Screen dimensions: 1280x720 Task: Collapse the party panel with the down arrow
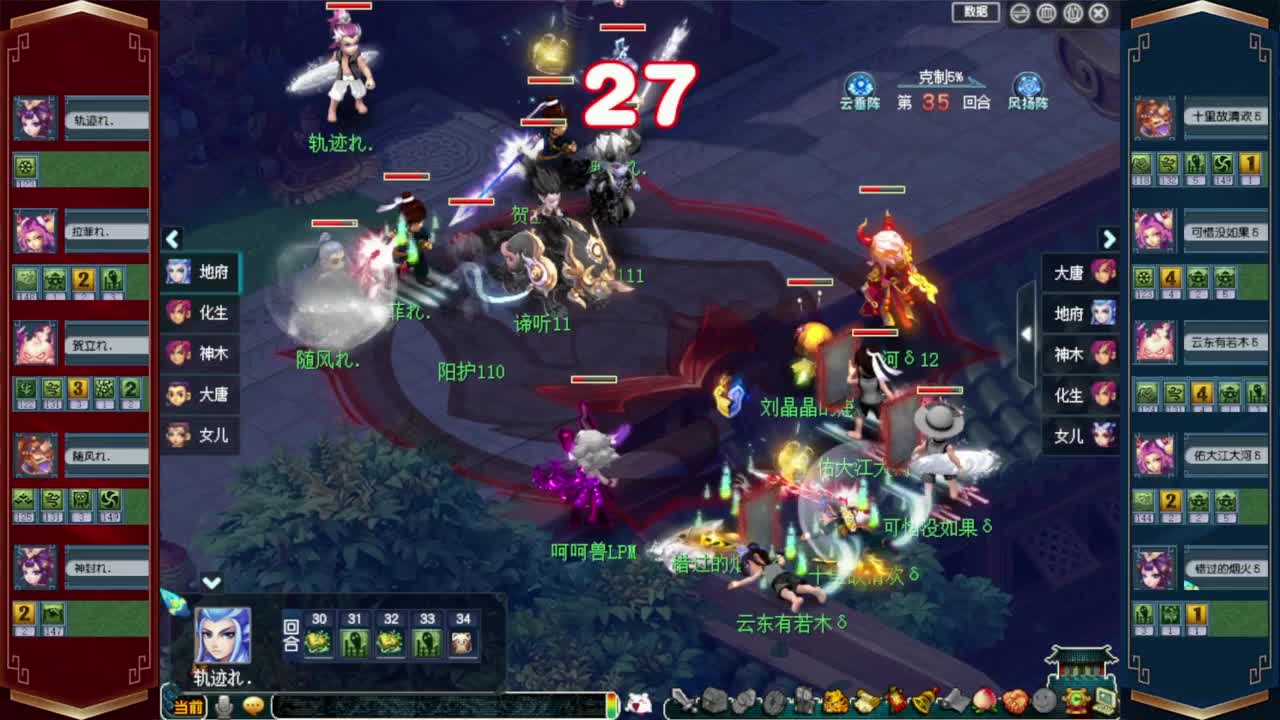[x=210, y=580]
